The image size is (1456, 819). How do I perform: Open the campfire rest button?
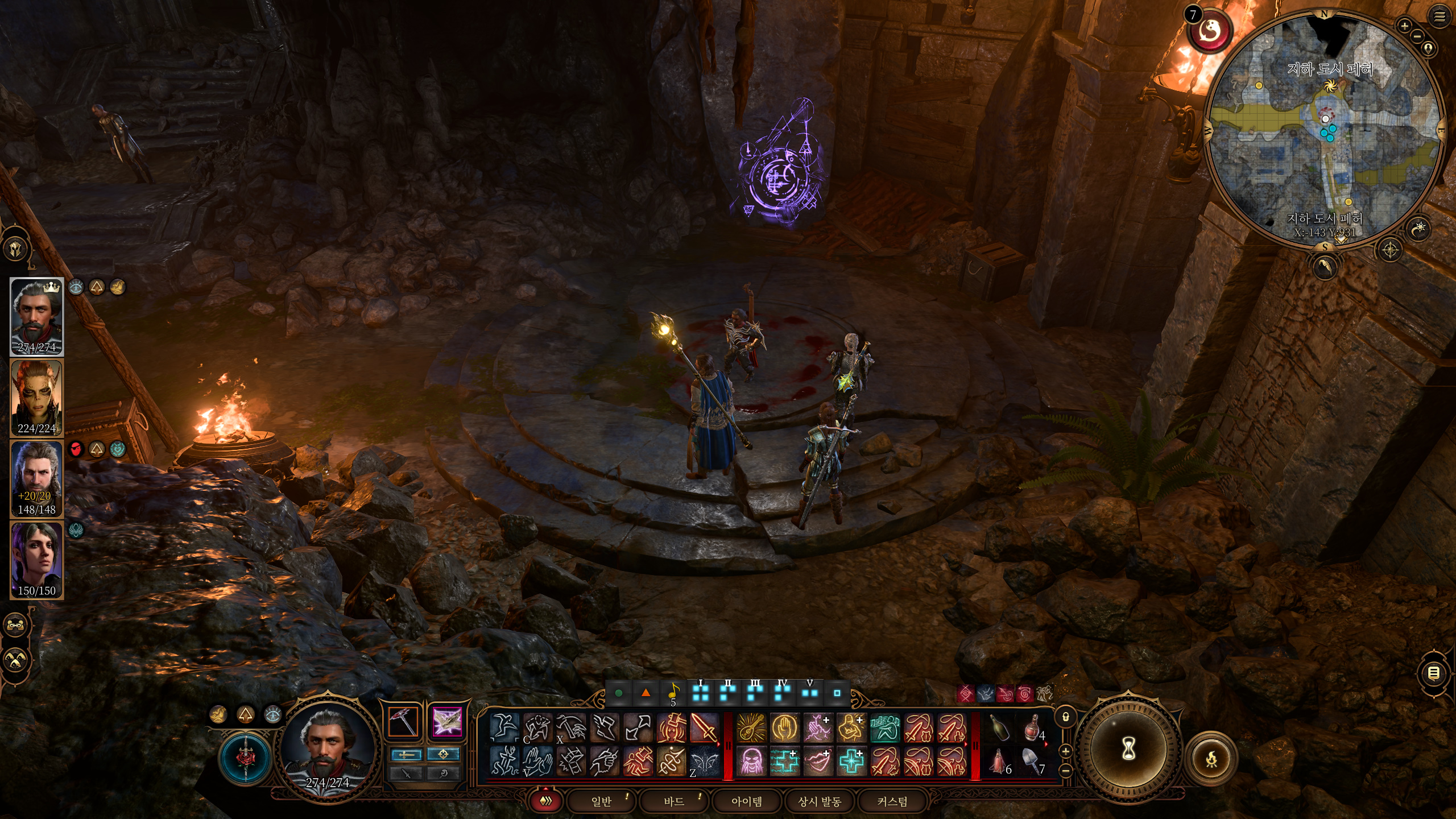(x=1211, y=759)
